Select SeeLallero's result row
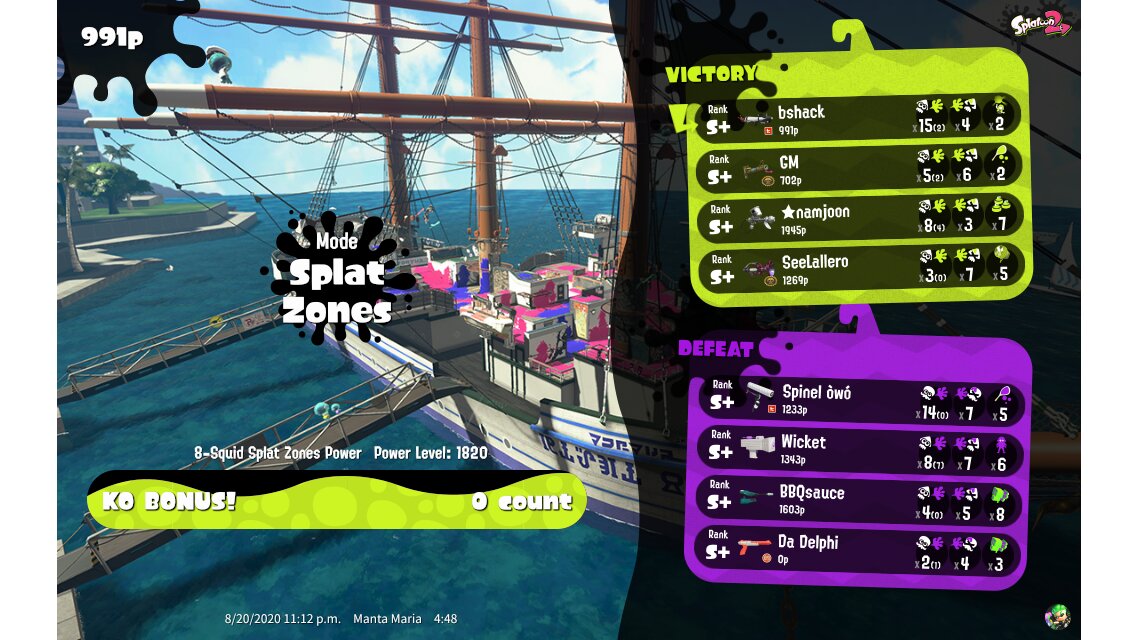This screenshot has width=1138, height=640. point(860,267)
